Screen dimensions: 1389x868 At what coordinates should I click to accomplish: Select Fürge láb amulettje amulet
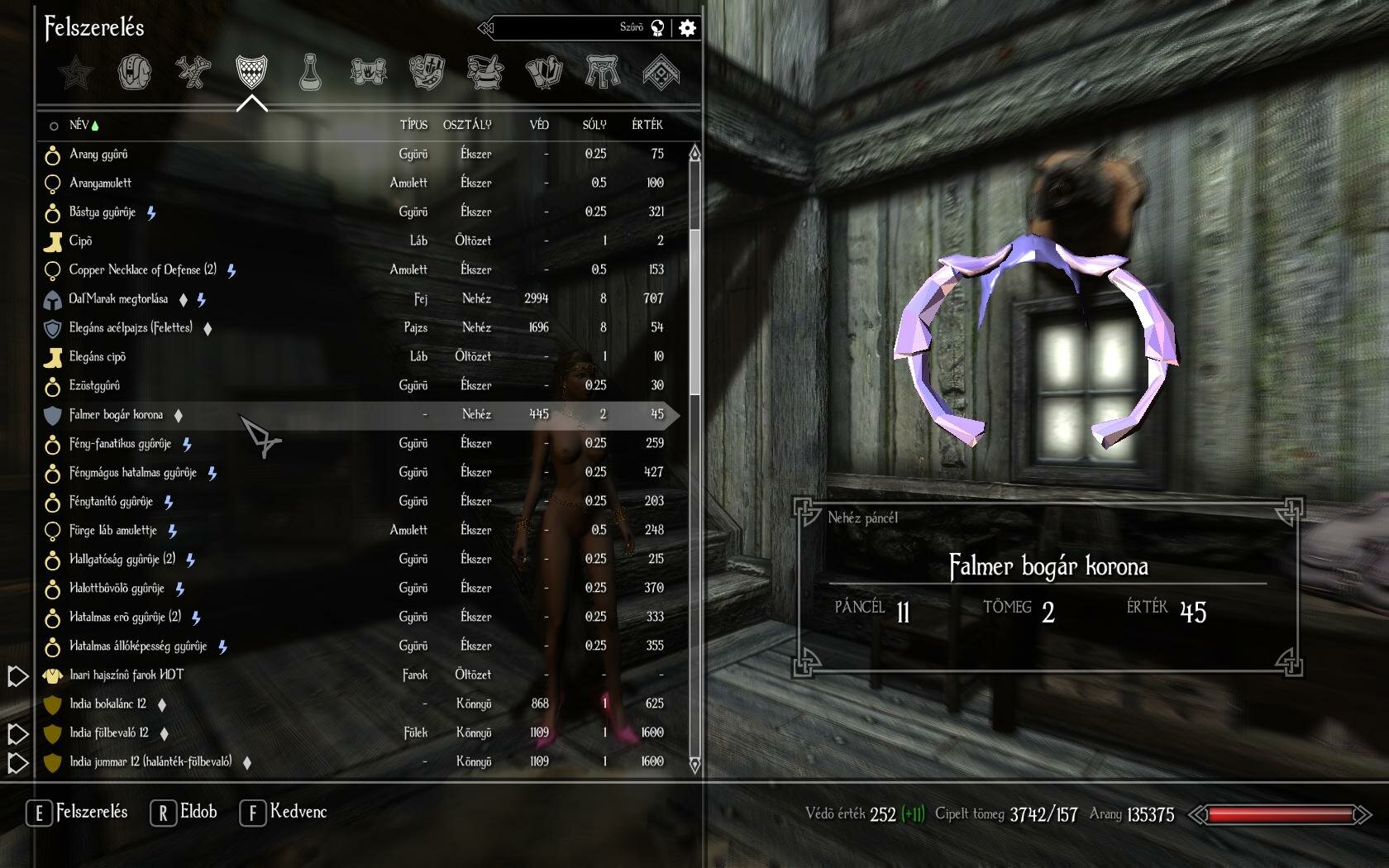point(112,530)
